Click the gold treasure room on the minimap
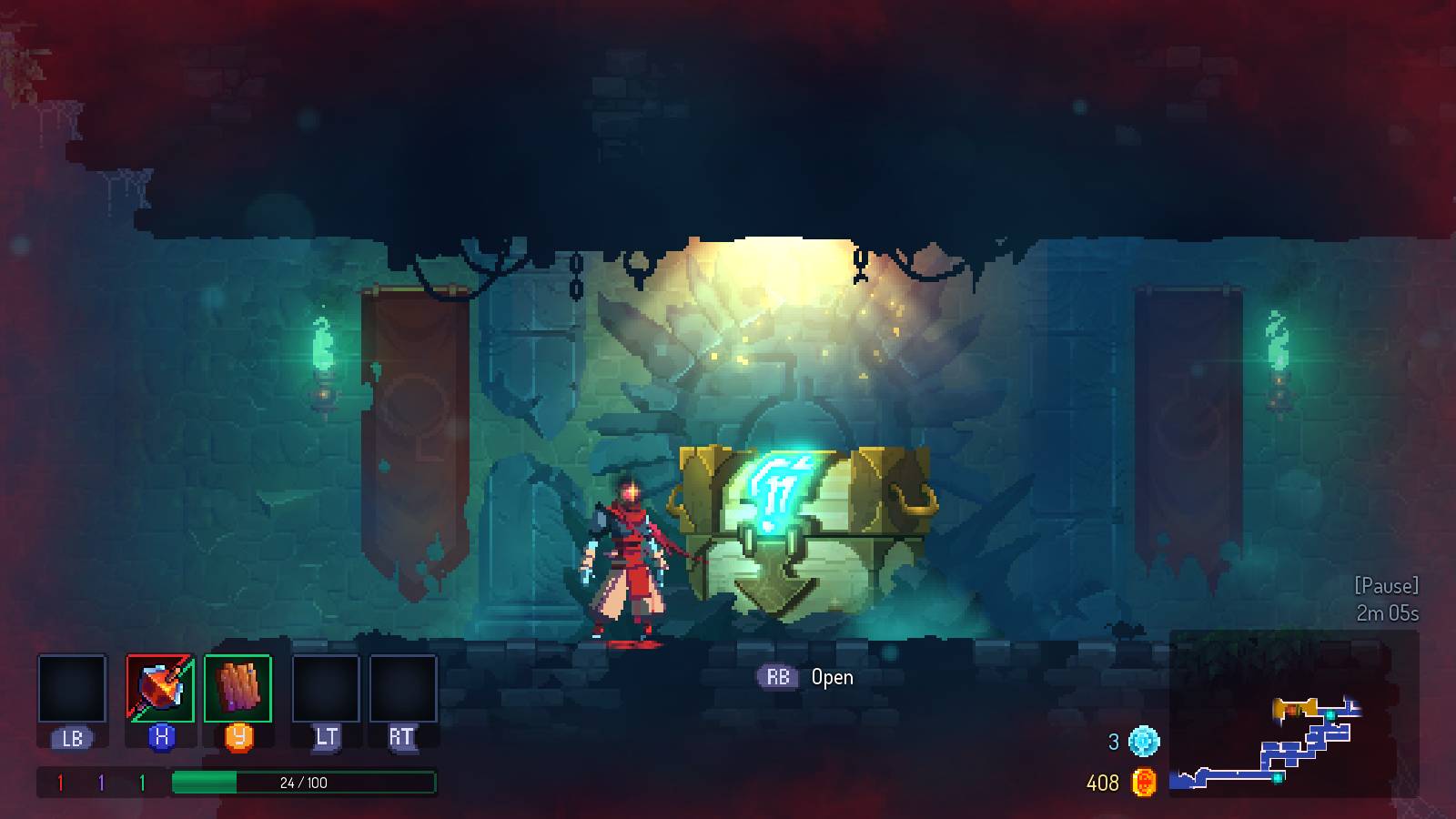Viewport: 1456px width, 819px height. pos(1294,707)
